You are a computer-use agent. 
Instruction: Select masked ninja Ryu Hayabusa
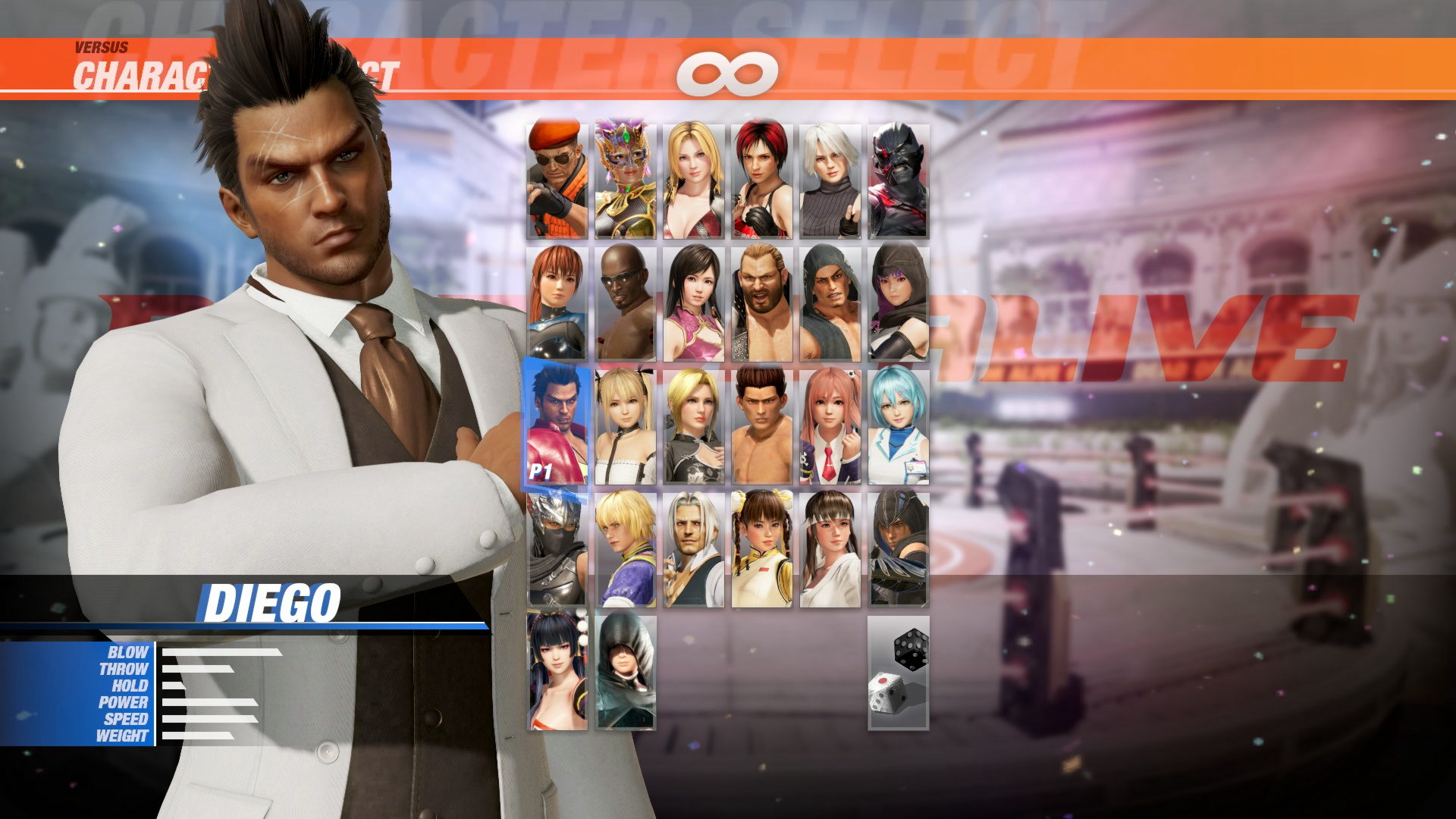[x=557, y=546]
